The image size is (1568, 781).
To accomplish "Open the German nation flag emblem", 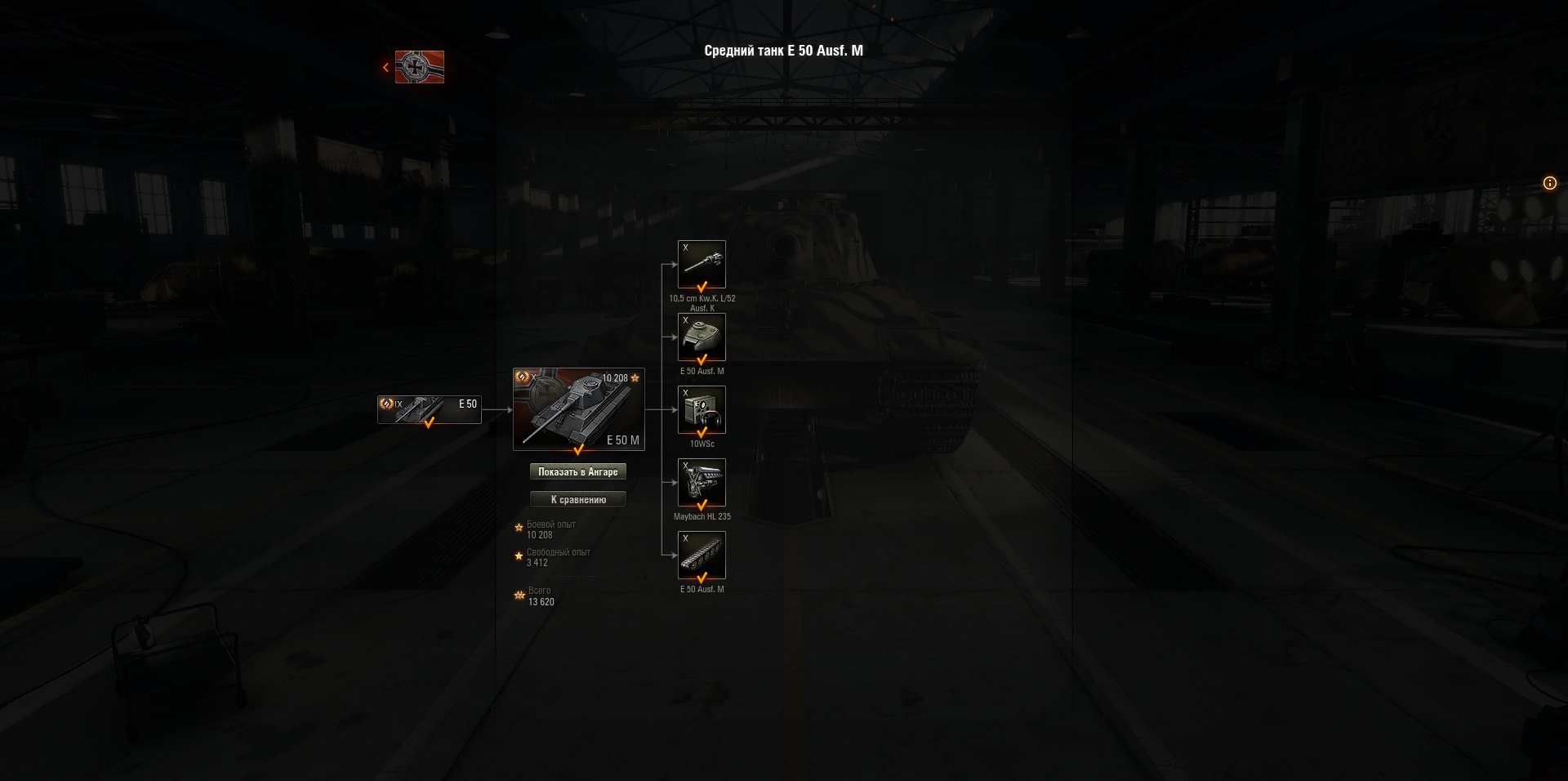I will click(418, 67).
